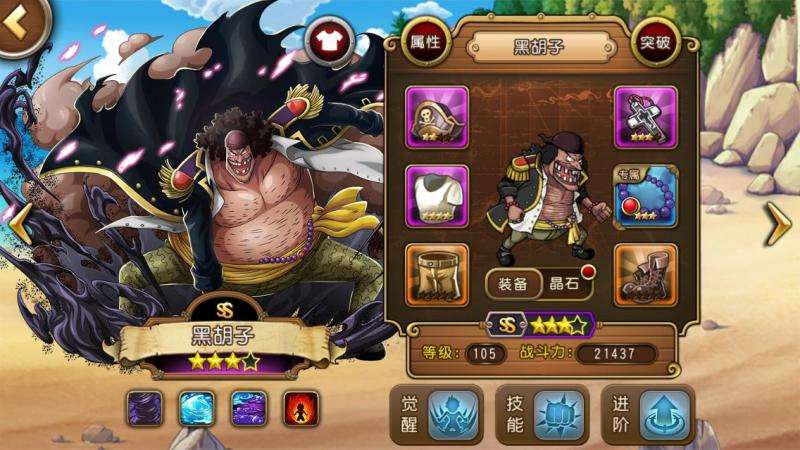View the red flame figure skill icon

click(300, 408)
